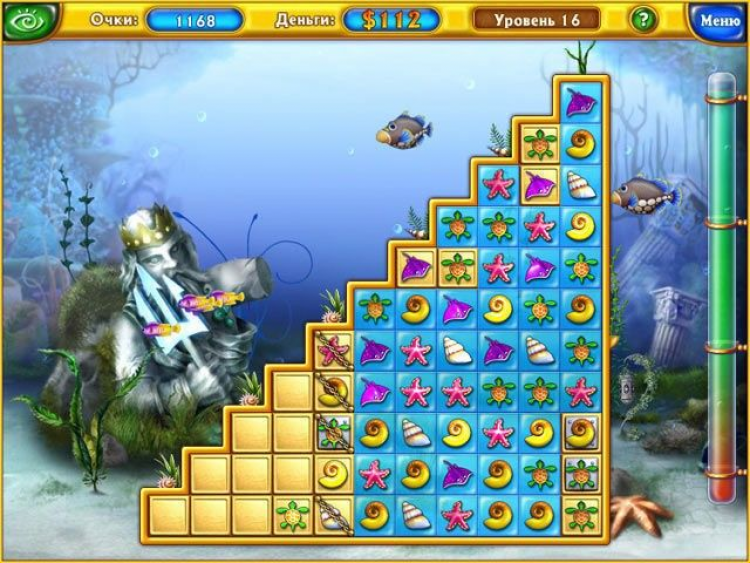The height and width of the screenshot is (563, 750).
Task: Open the Меню game menu
Action: [718, 20]
